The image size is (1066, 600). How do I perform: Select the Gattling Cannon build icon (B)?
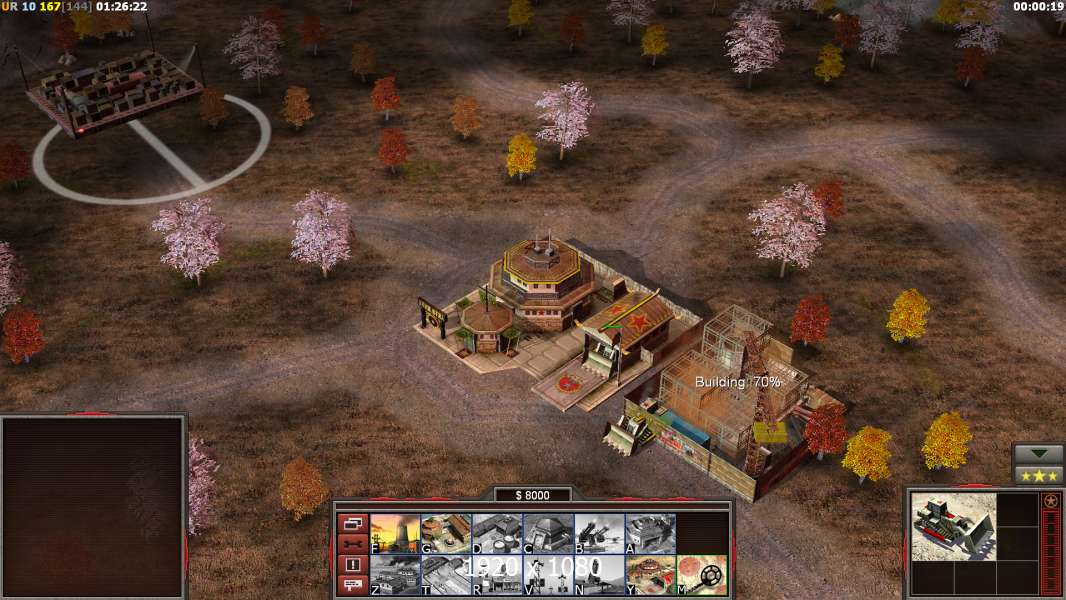point(599,533)
